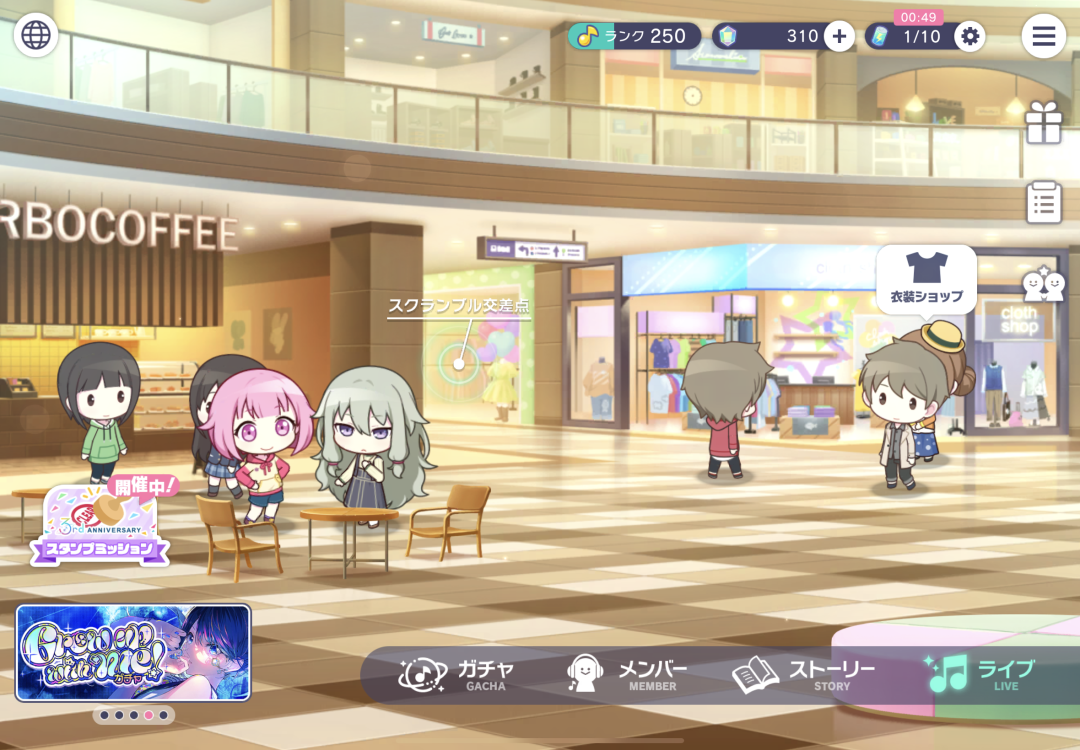Start the ライブ Live menu

click(980, 675)
